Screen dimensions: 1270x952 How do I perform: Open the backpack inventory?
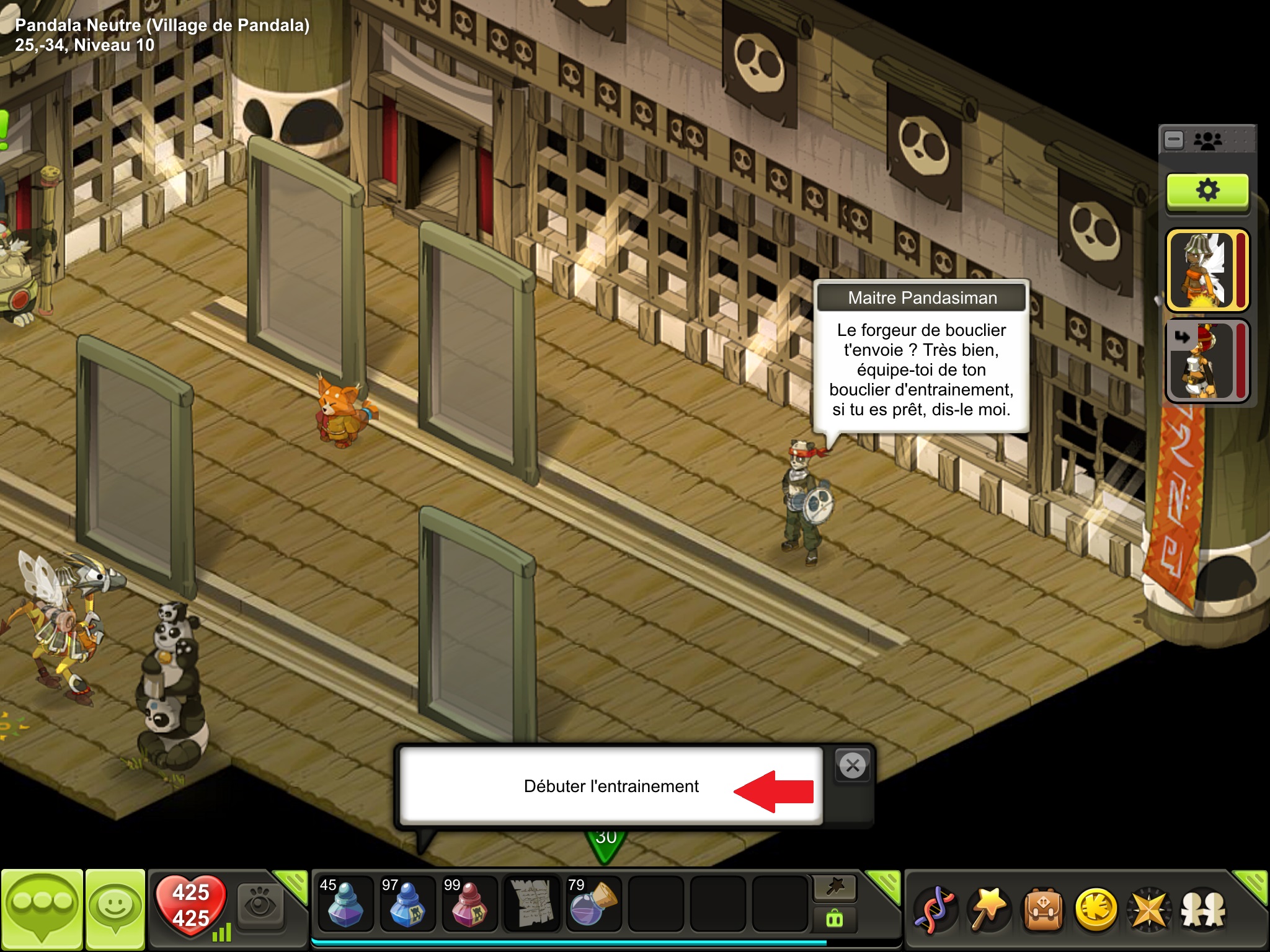point(1043,910)
